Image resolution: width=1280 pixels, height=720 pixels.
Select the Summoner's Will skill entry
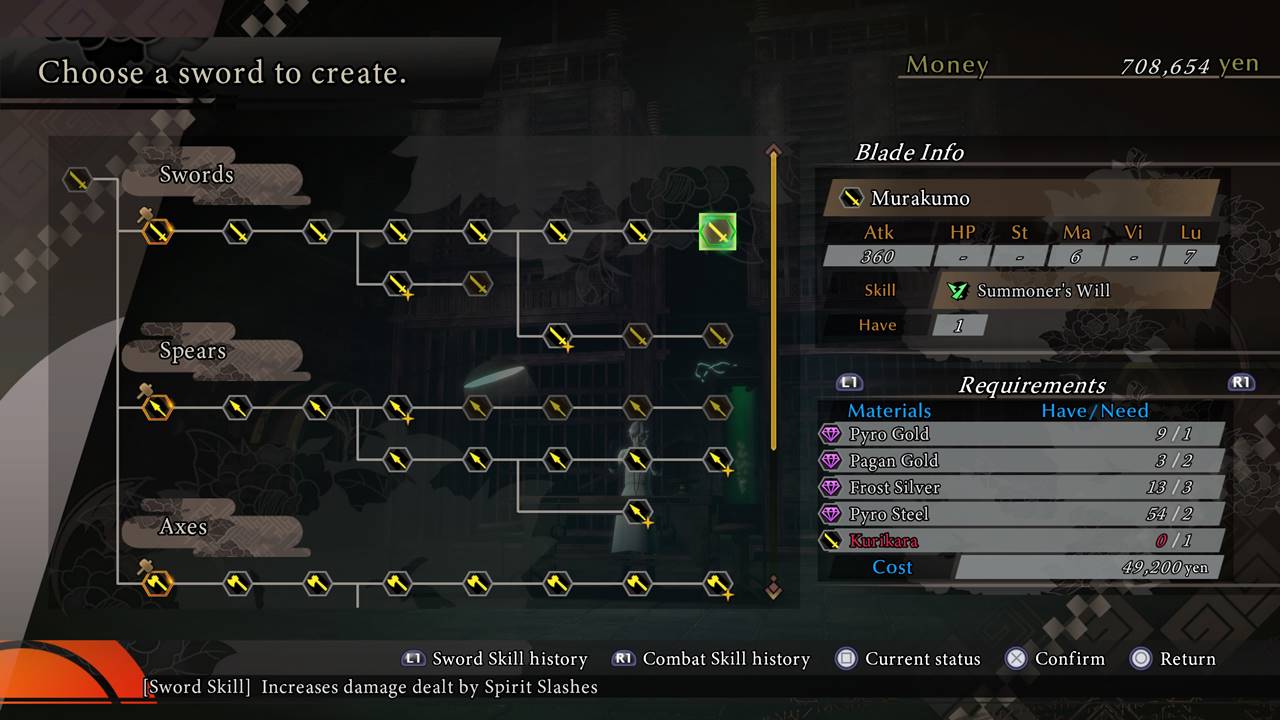pos(1043,291)
